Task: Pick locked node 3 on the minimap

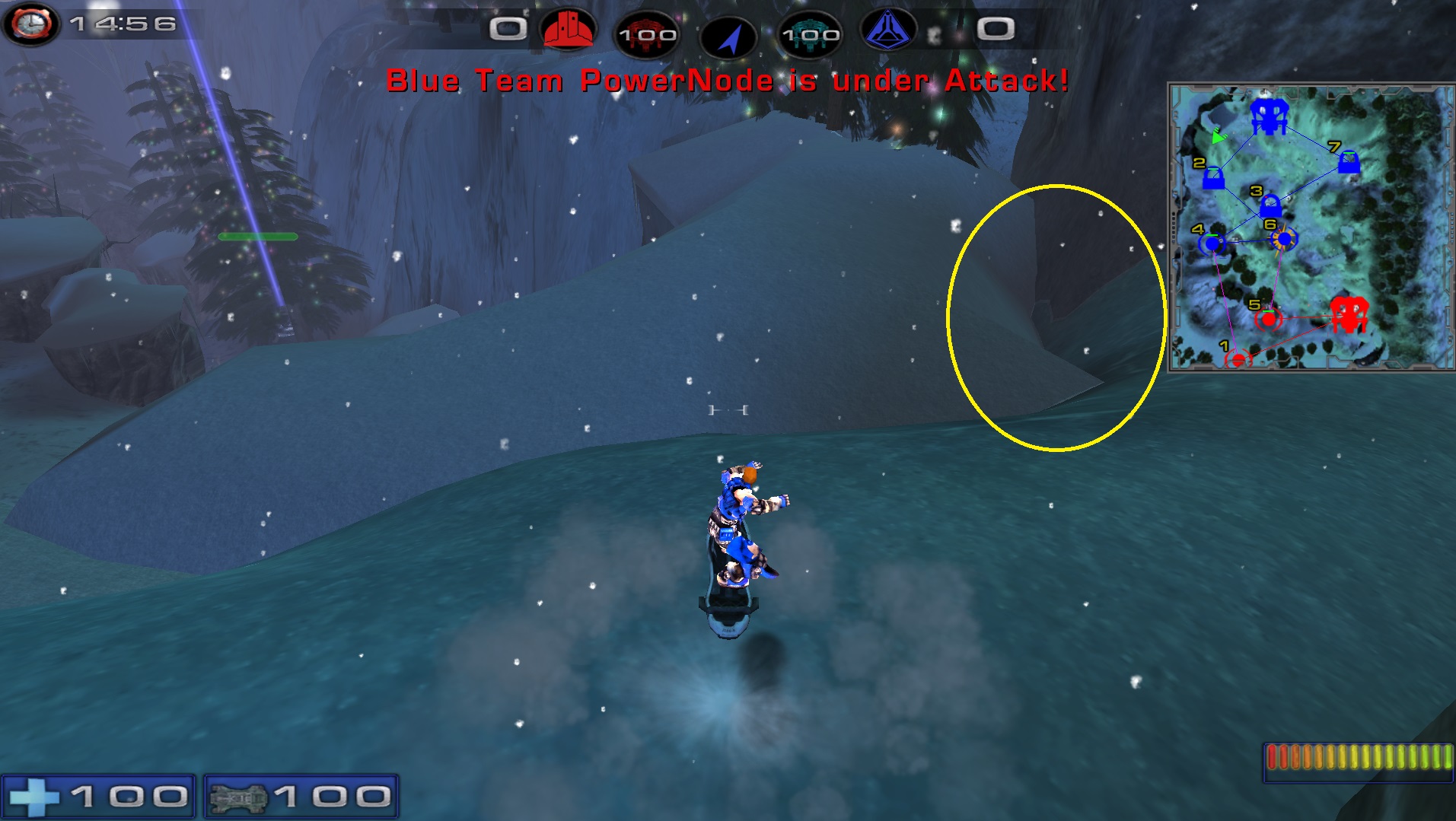Action: pyautogui.click(x=1270, y=206)
